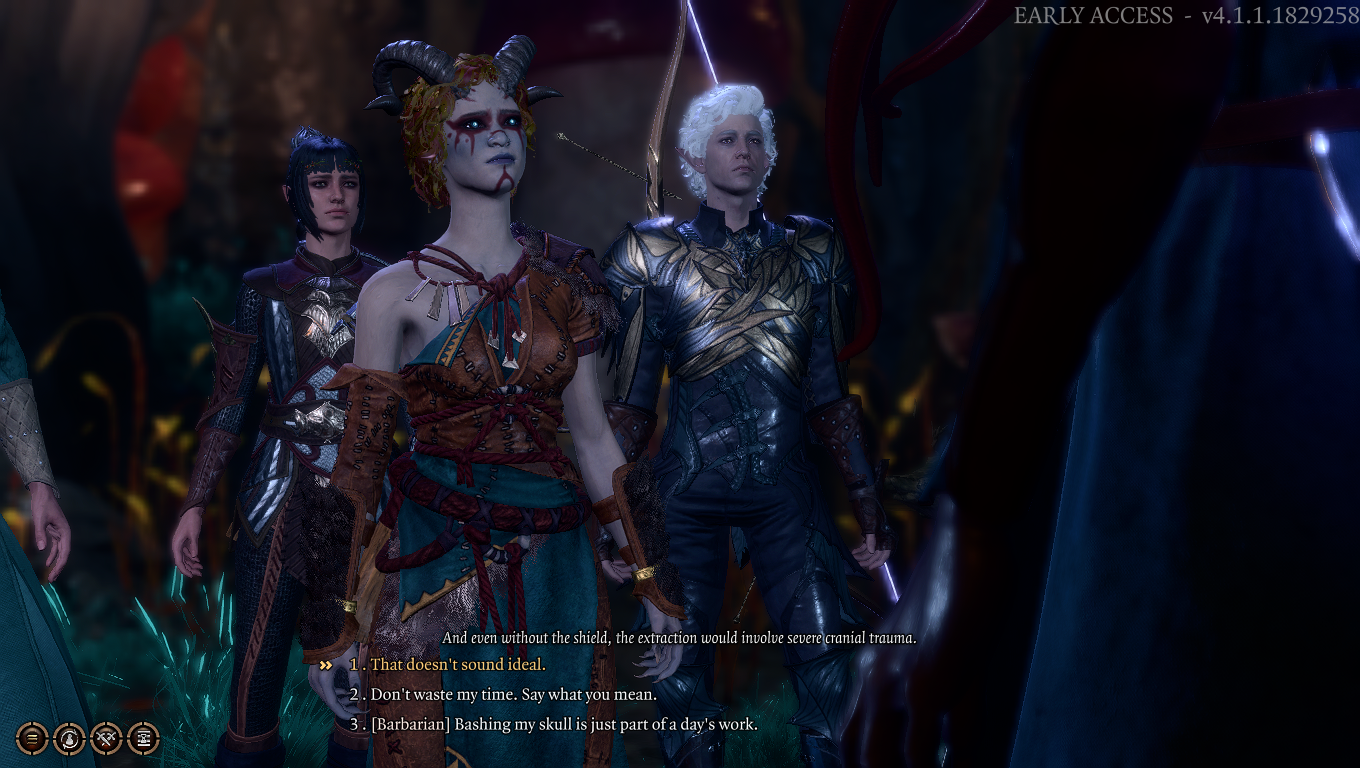The width and height of the screenshot is (1360, 768).
Task: Open the dialogue history log icon
Action: [x=31, y=740]
